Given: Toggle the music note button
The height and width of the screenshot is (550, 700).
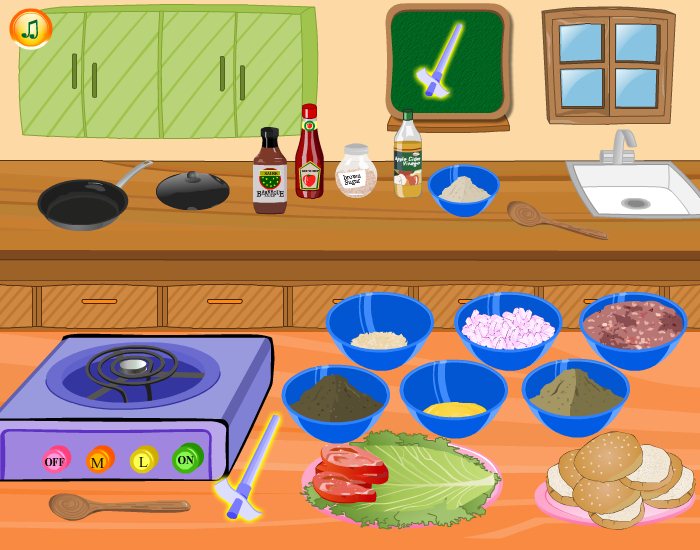Looking at the screenshot, I should tap(31, 29).
